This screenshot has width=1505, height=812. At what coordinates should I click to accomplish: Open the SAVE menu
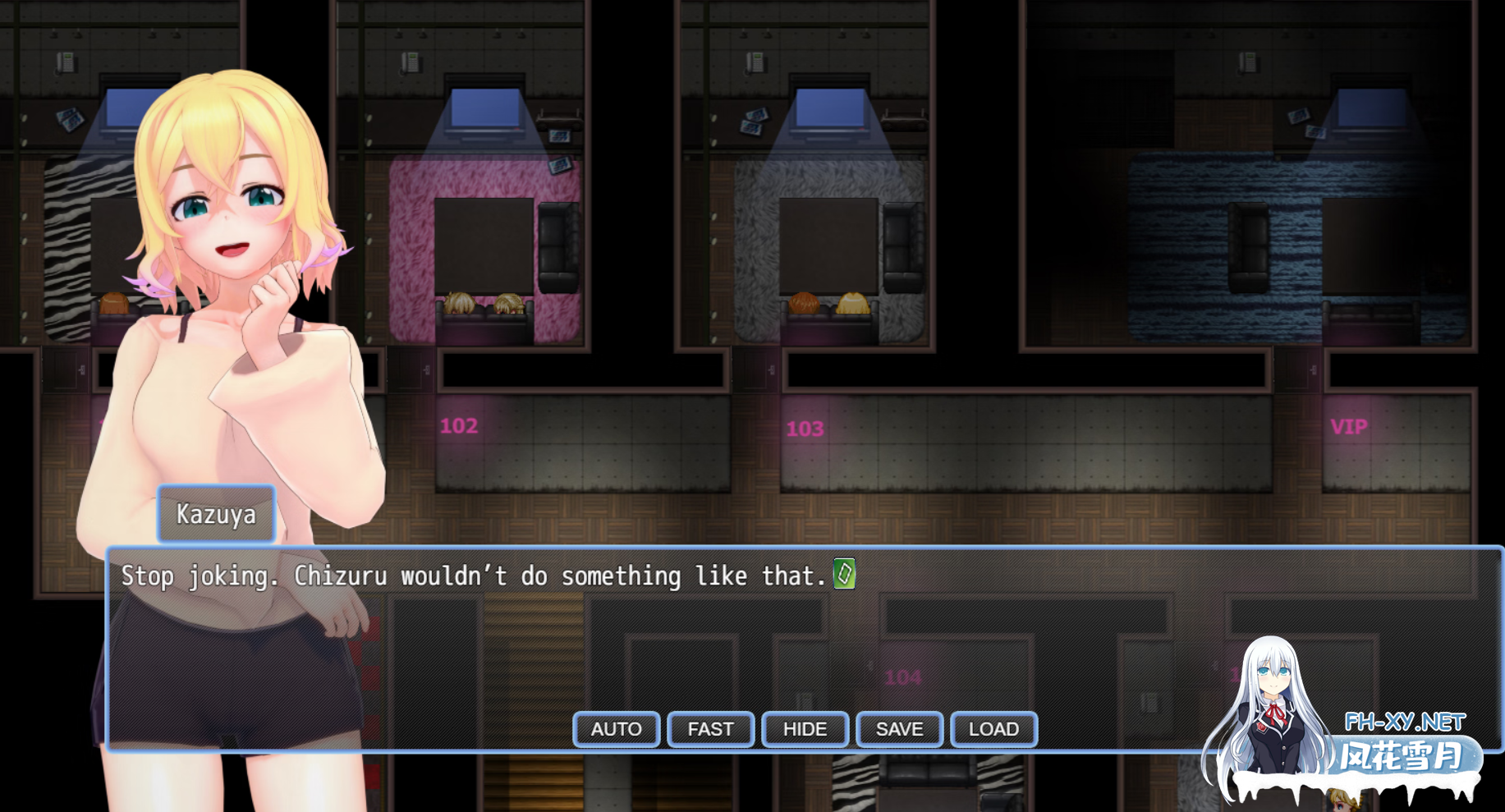[899, 729]
